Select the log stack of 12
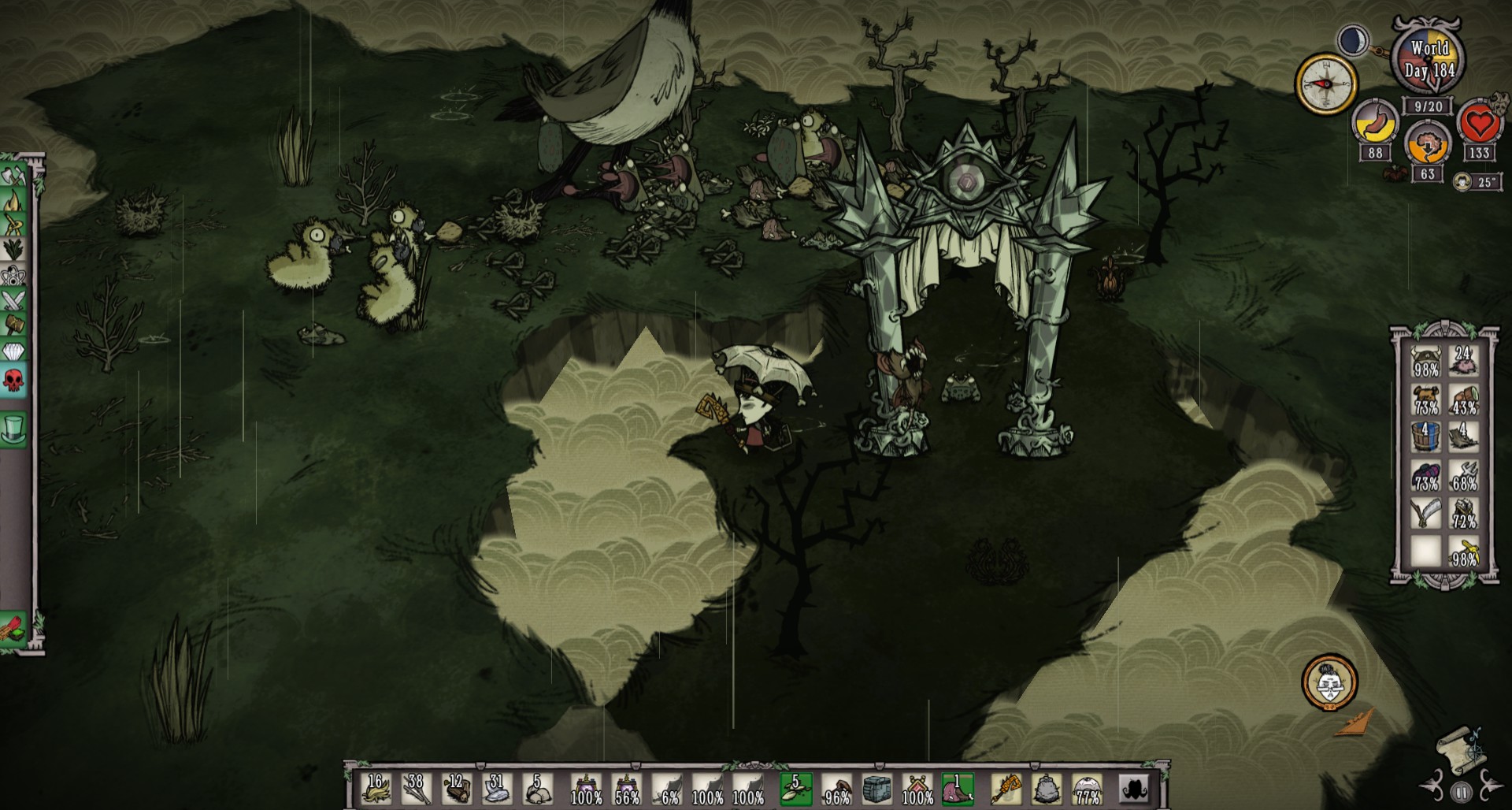This screenshot has height=810, width=1512. pyautogui.click(x=456, y=789)
